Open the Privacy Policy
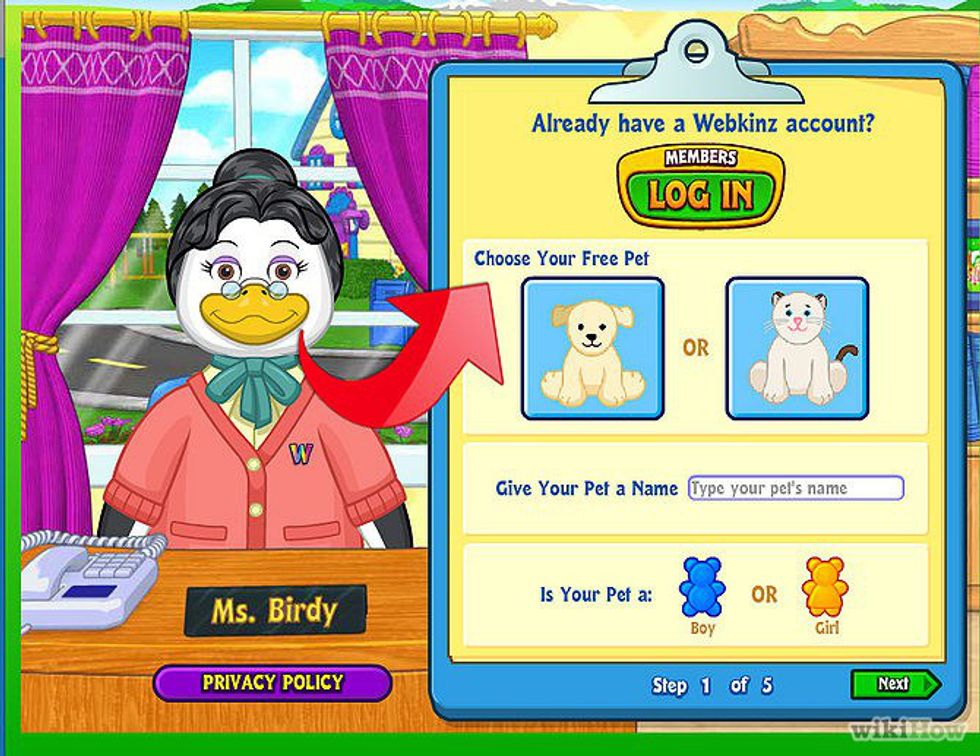 pos(272,683)
